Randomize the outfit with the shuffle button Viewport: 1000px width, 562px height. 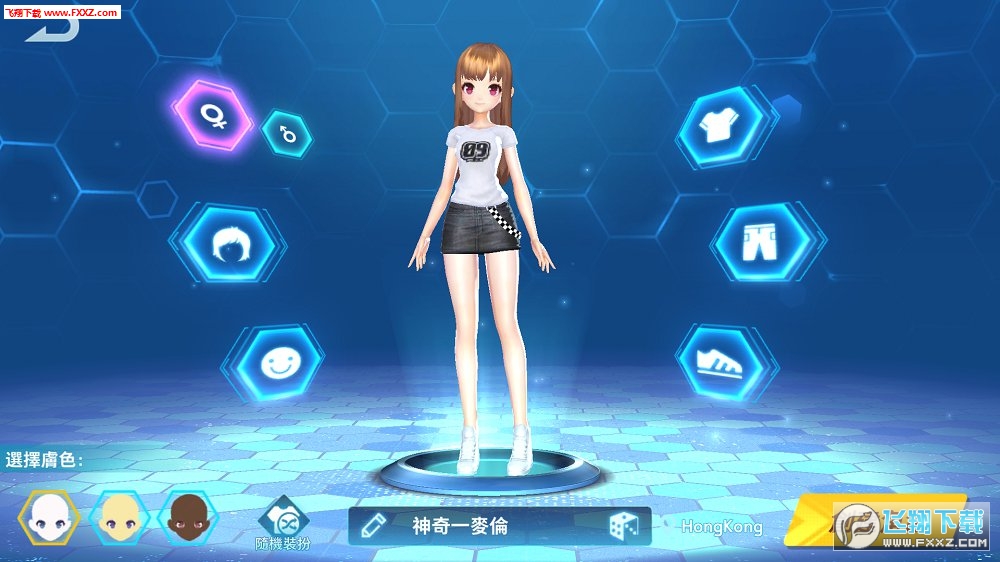coord(283,520)
